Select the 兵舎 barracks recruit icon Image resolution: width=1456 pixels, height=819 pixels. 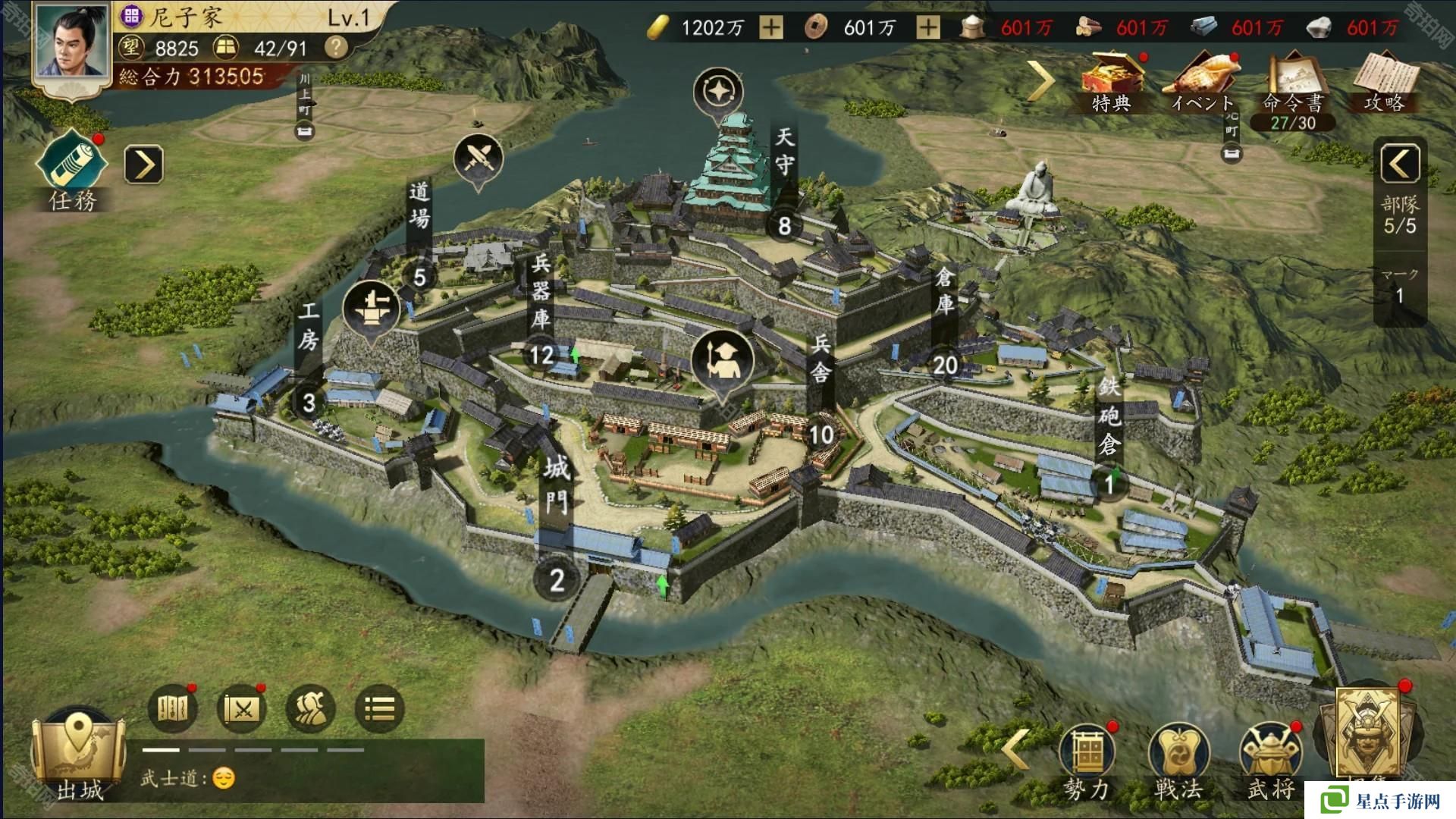click(722, 362)
